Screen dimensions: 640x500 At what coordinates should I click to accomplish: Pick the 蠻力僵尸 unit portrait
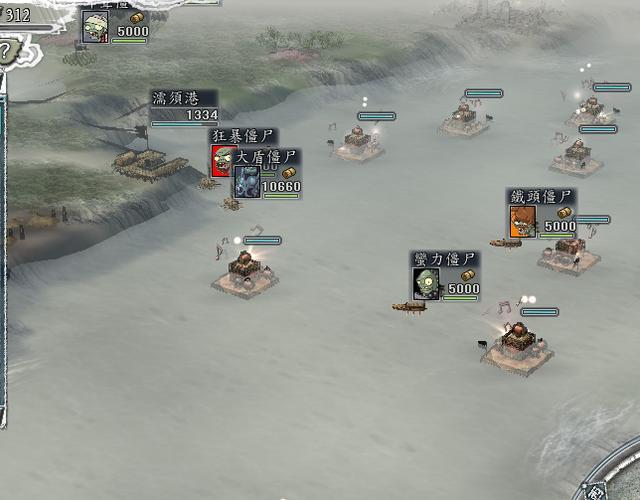pos(427,284)
